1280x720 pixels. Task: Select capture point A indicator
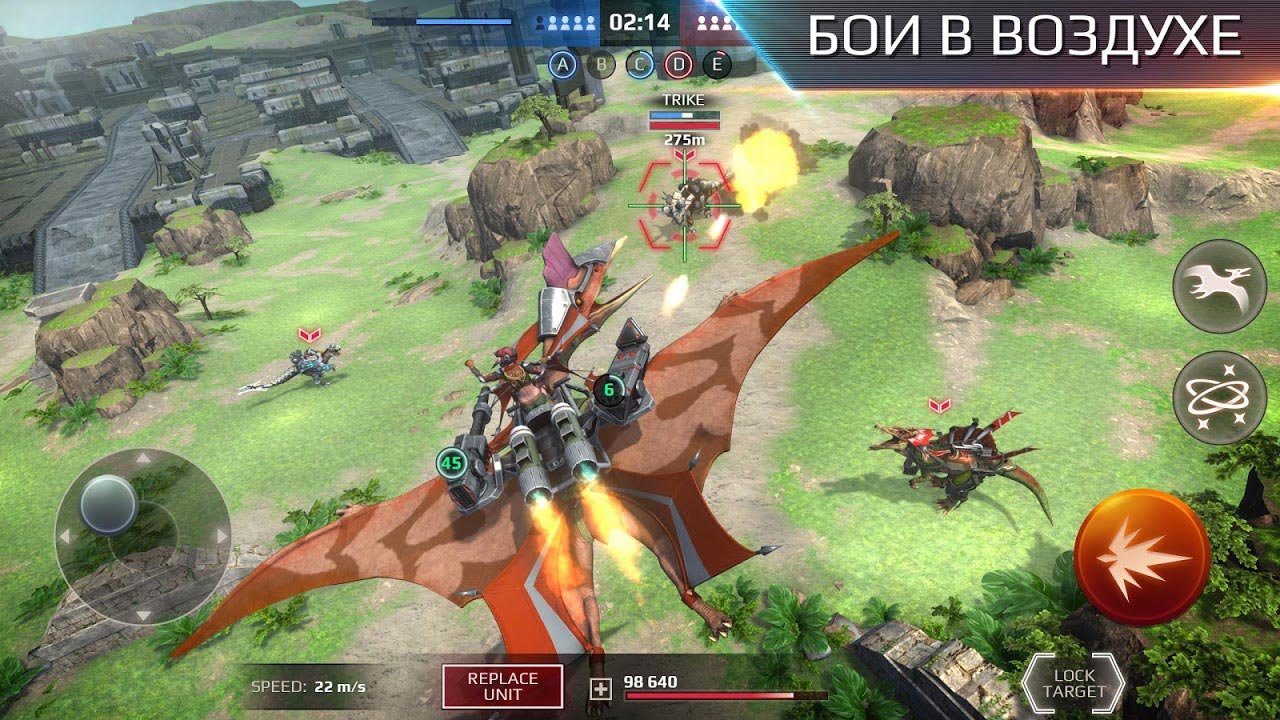click(x=564, y=65)
